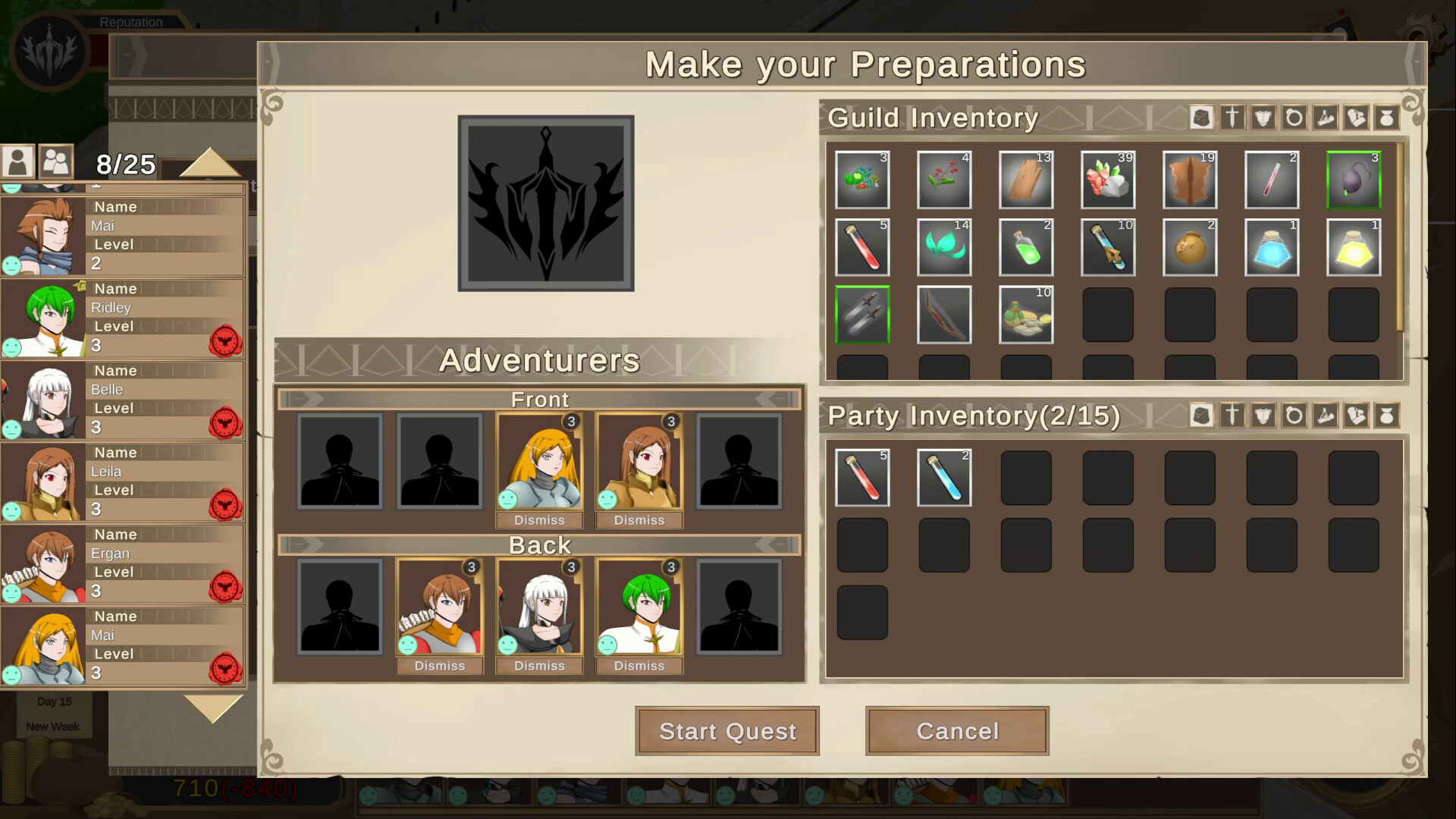
Task: Select the red potion in Party Inventory
Action: pyautogui.click(x=862, y=477)
